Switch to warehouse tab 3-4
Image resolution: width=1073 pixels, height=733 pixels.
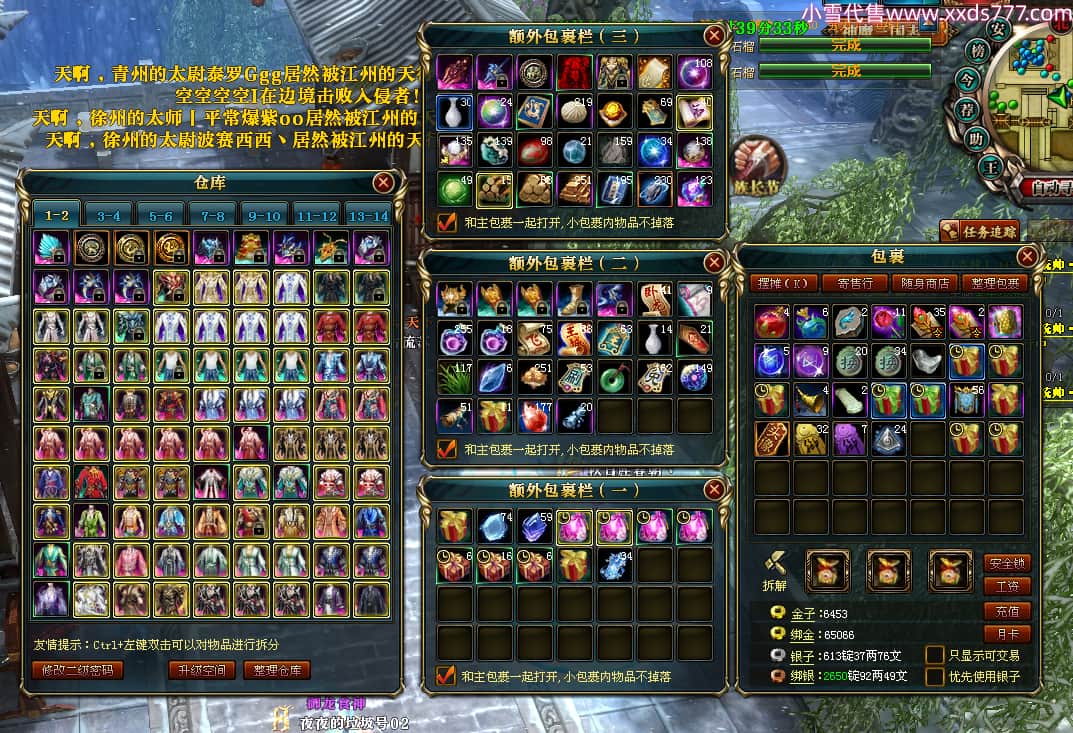pyautogui.click(x=109, y=215)
